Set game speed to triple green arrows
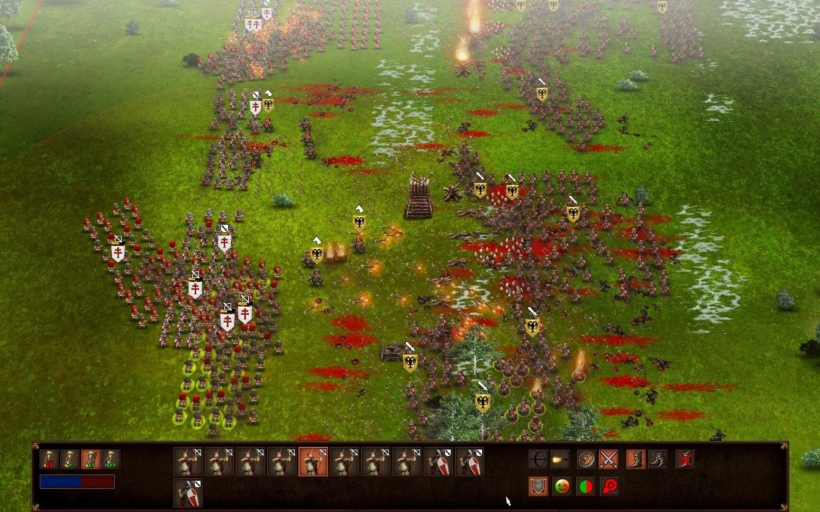Viewport: 820px width, 512px height. point(110,459)
